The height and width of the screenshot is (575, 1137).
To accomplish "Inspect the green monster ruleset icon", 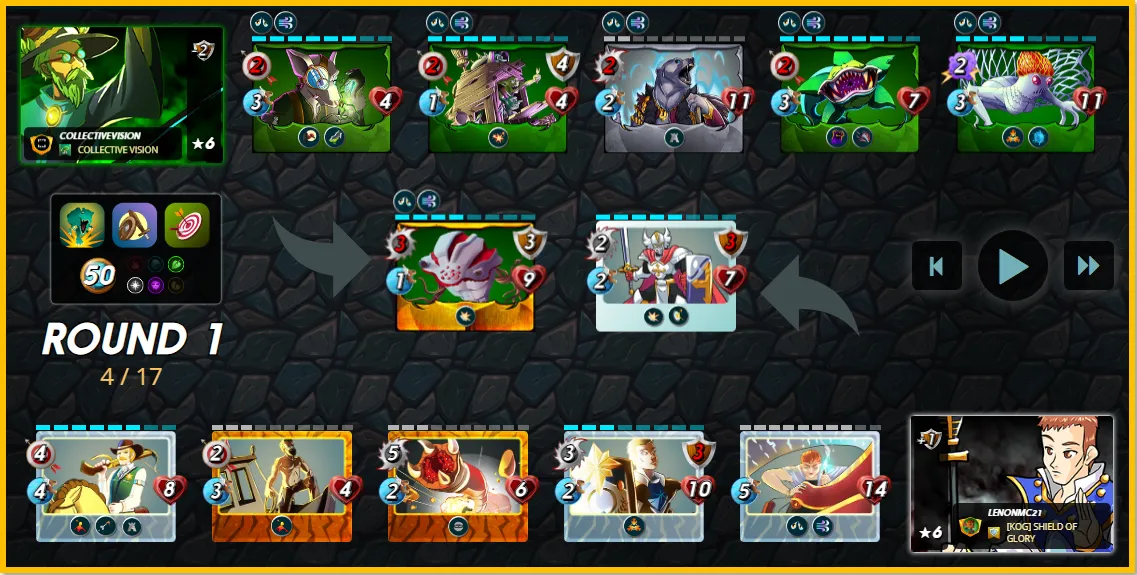I will tap(81, 225).
